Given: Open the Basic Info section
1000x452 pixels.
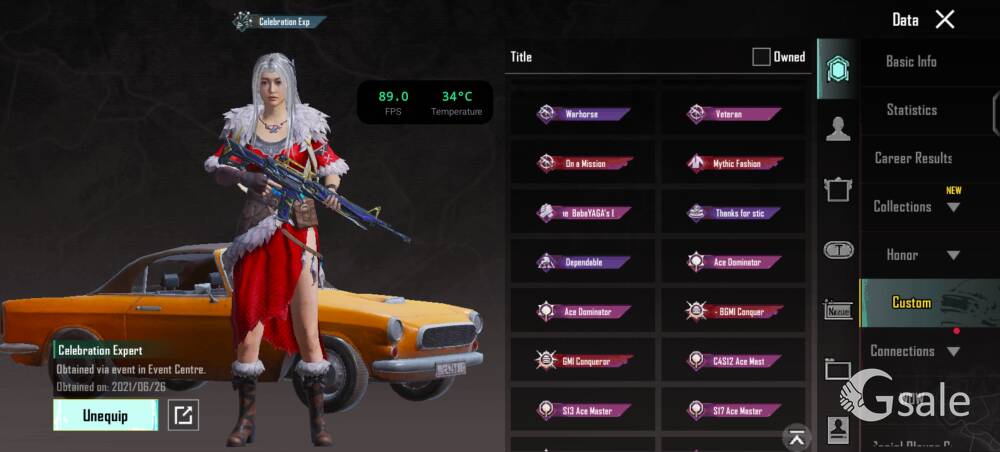Looking at the screenshot, I should tap(911, 61).
